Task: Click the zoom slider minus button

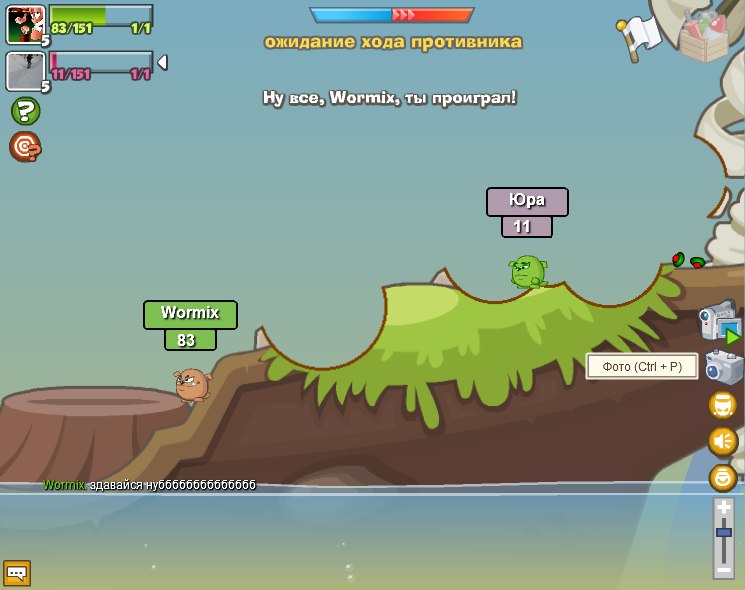Action: click(x=724, y=569)
